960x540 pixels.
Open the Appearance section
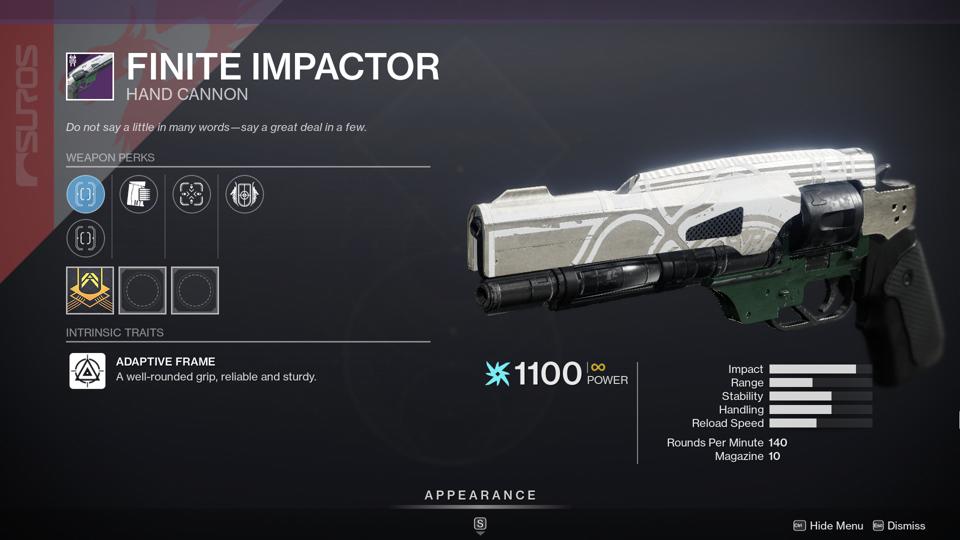480,496
